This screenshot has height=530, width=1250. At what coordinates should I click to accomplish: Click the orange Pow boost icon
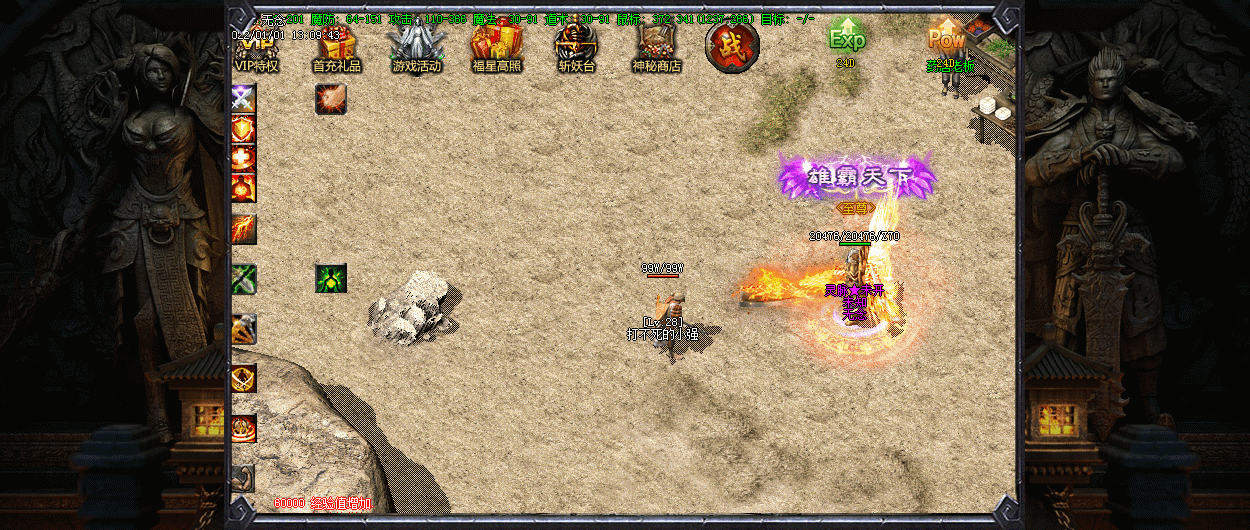click(x=946, y=40)
